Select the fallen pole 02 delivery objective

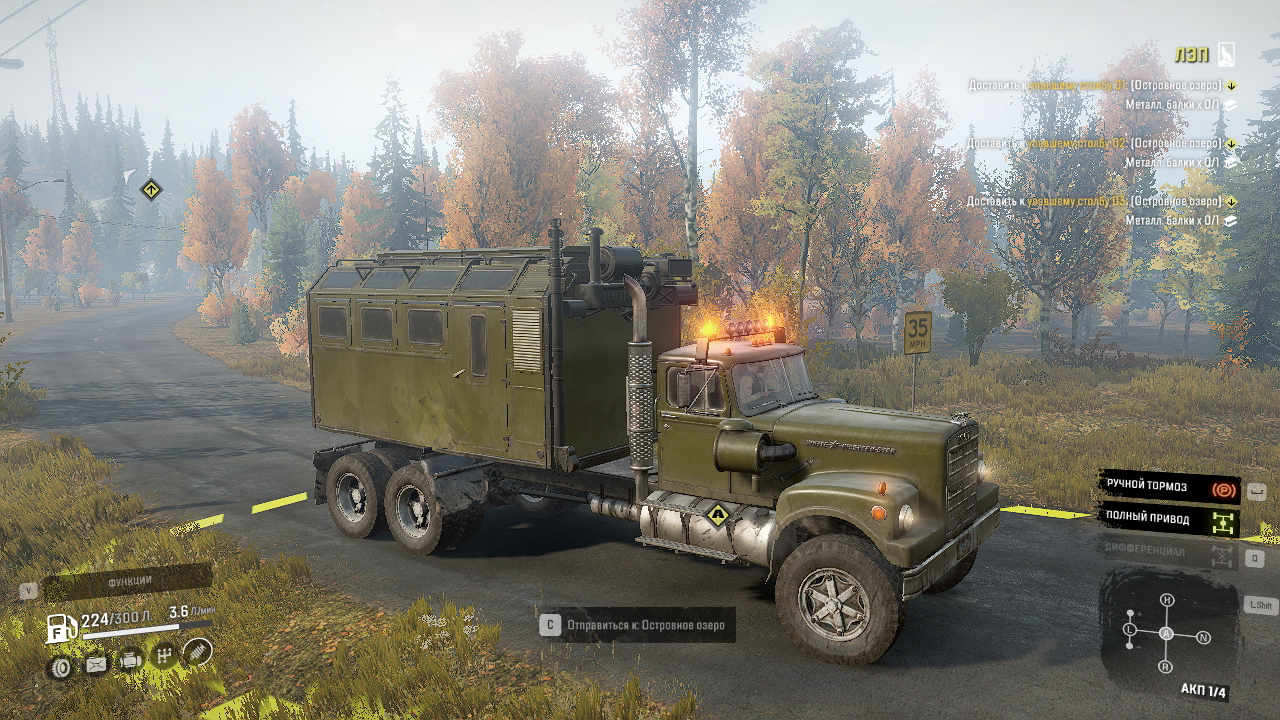point(1098,144)
